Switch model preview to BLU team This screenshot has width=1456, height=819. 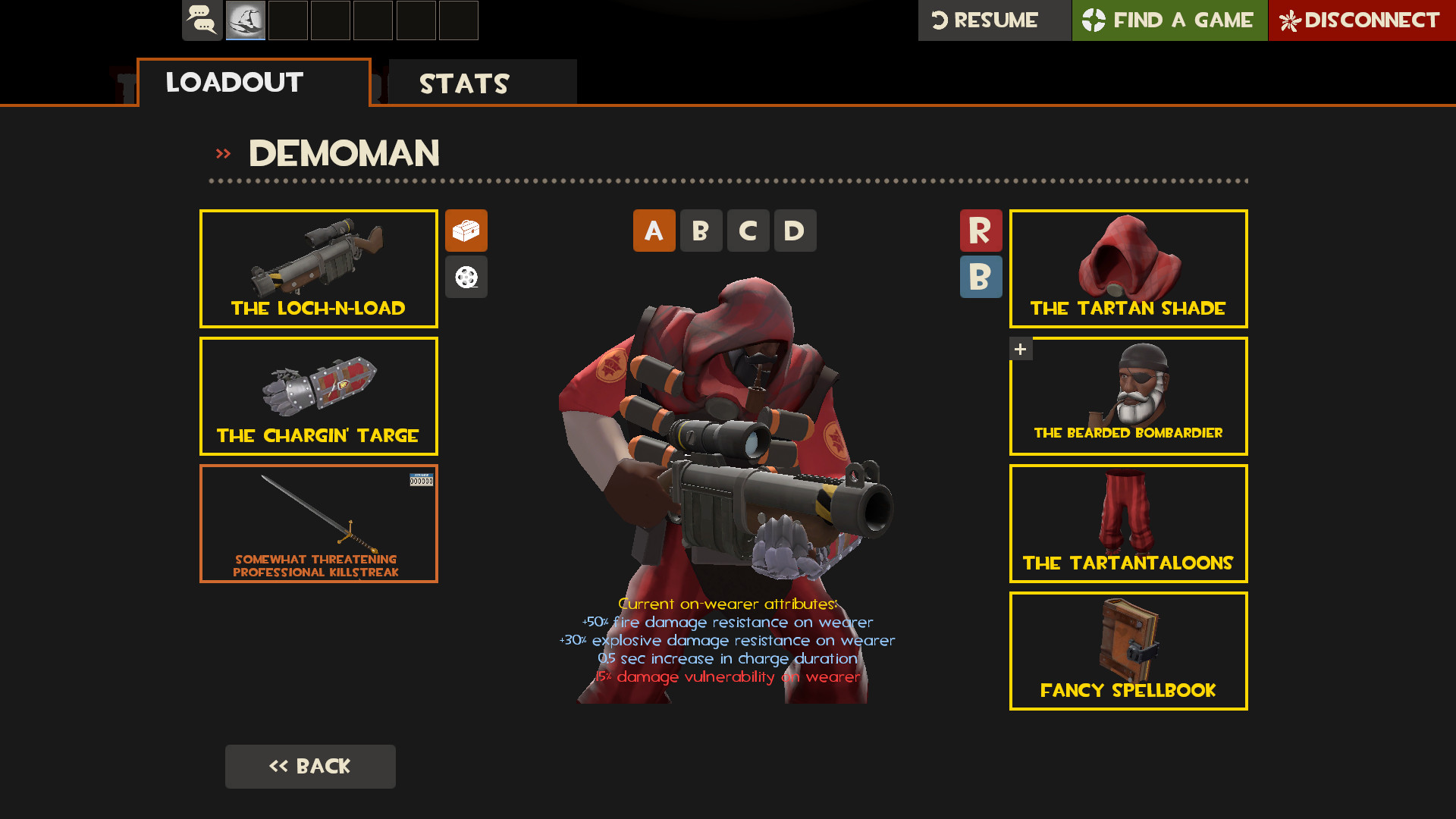point(981,277)
